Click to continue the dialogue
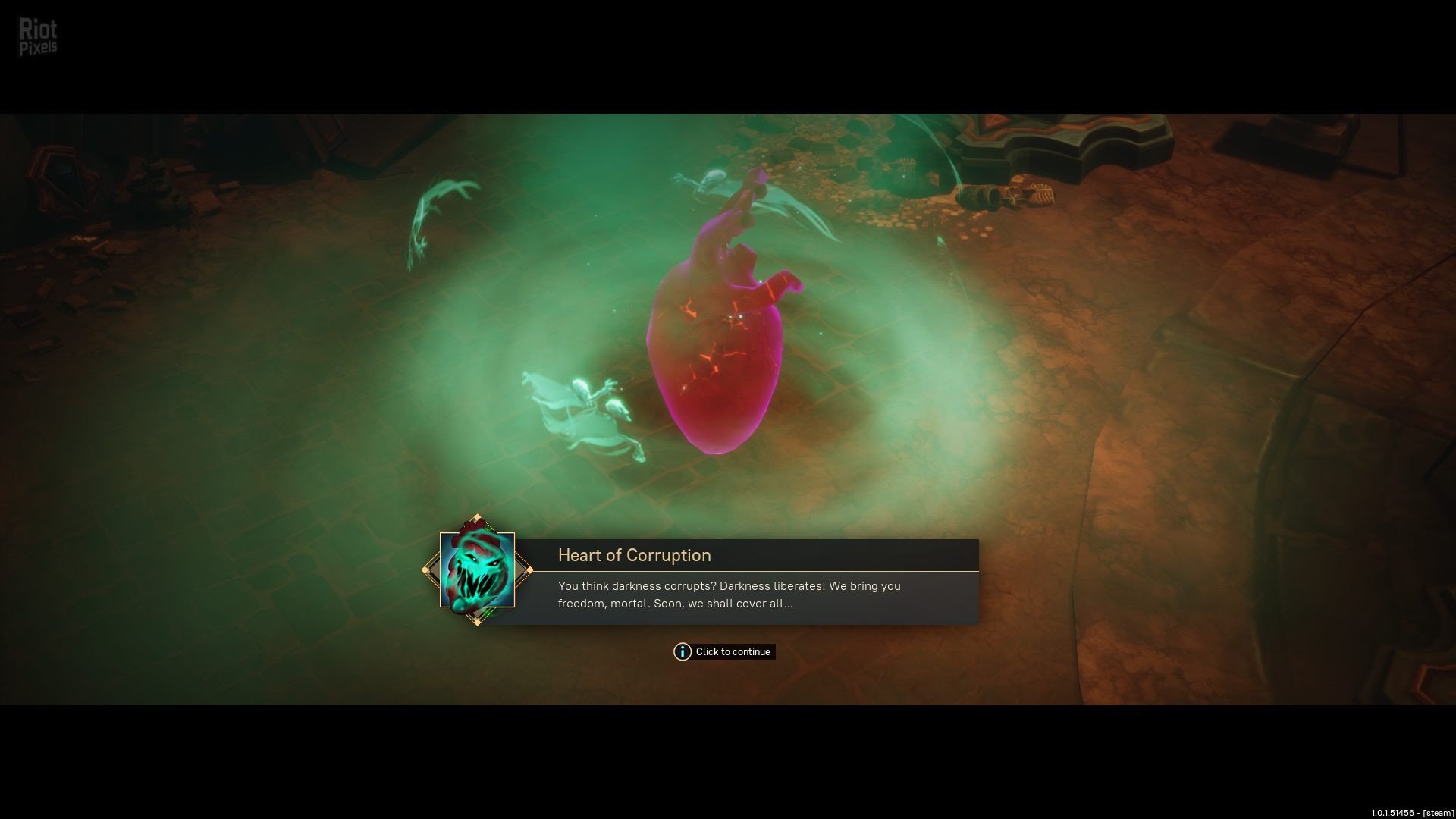The width and height of the screenshot is (1456, 819). pos(724,652)
